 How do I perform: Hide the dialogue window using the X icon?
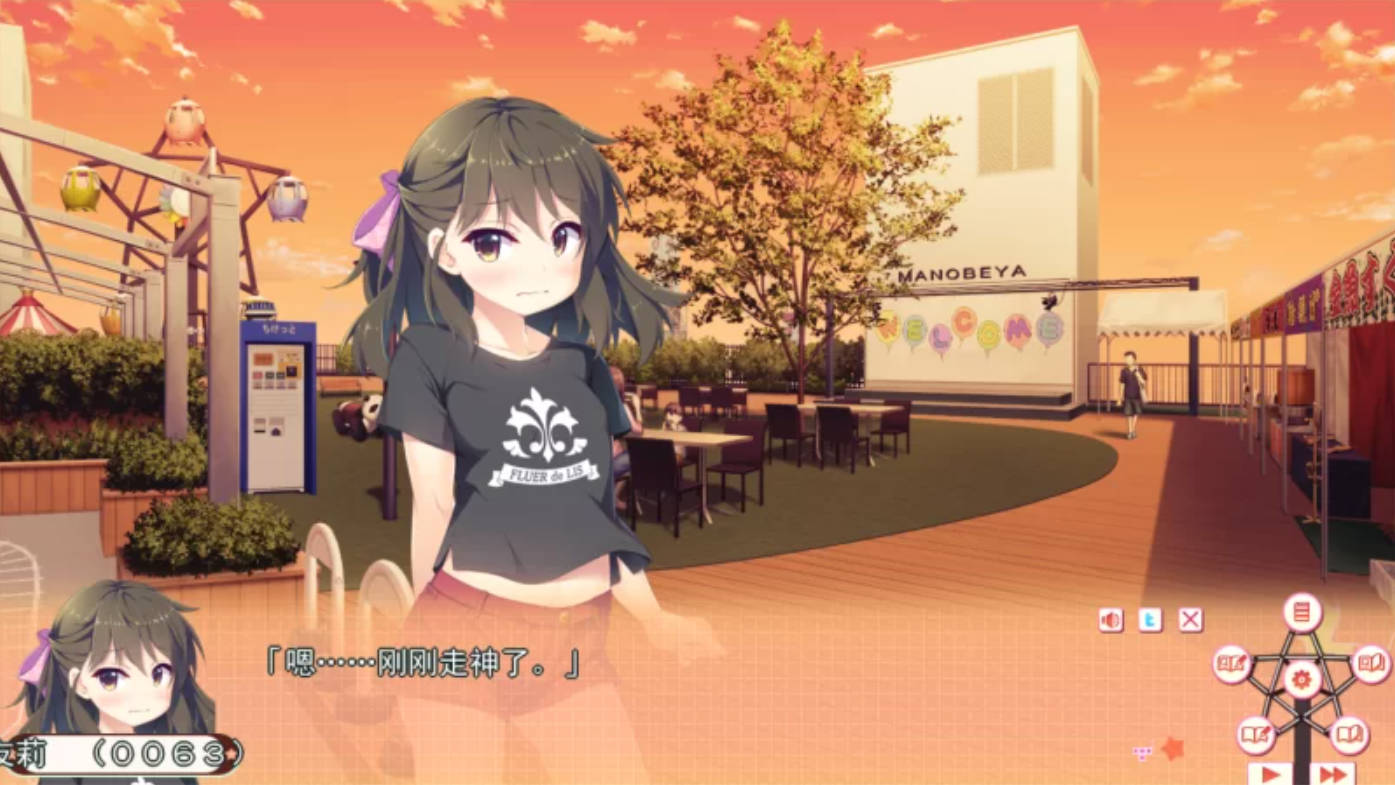click(x=1190, y=618)
